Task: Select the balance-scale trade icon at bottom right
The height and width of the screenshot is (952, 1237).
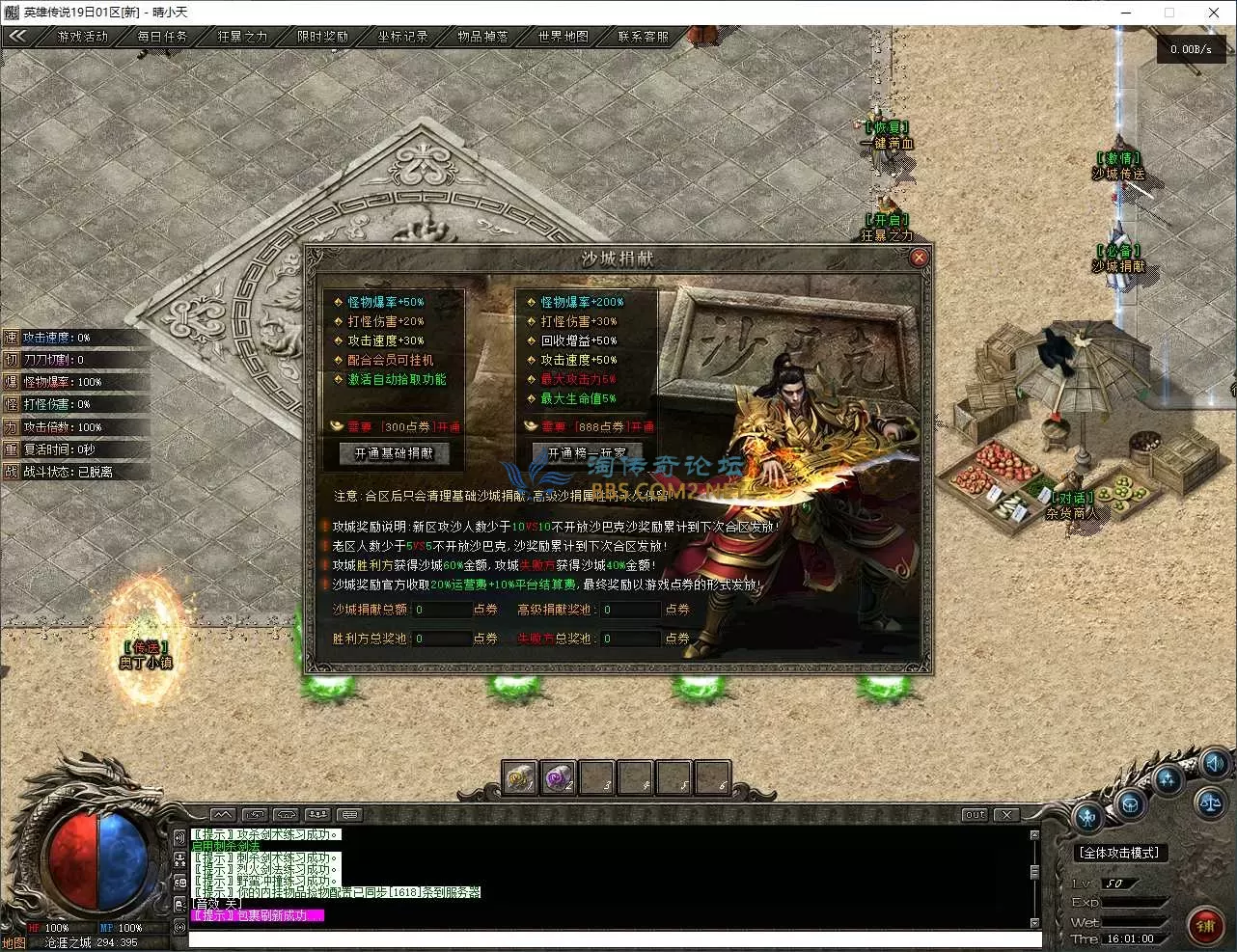Action: pyautogui.click(x=1209, y=803)
